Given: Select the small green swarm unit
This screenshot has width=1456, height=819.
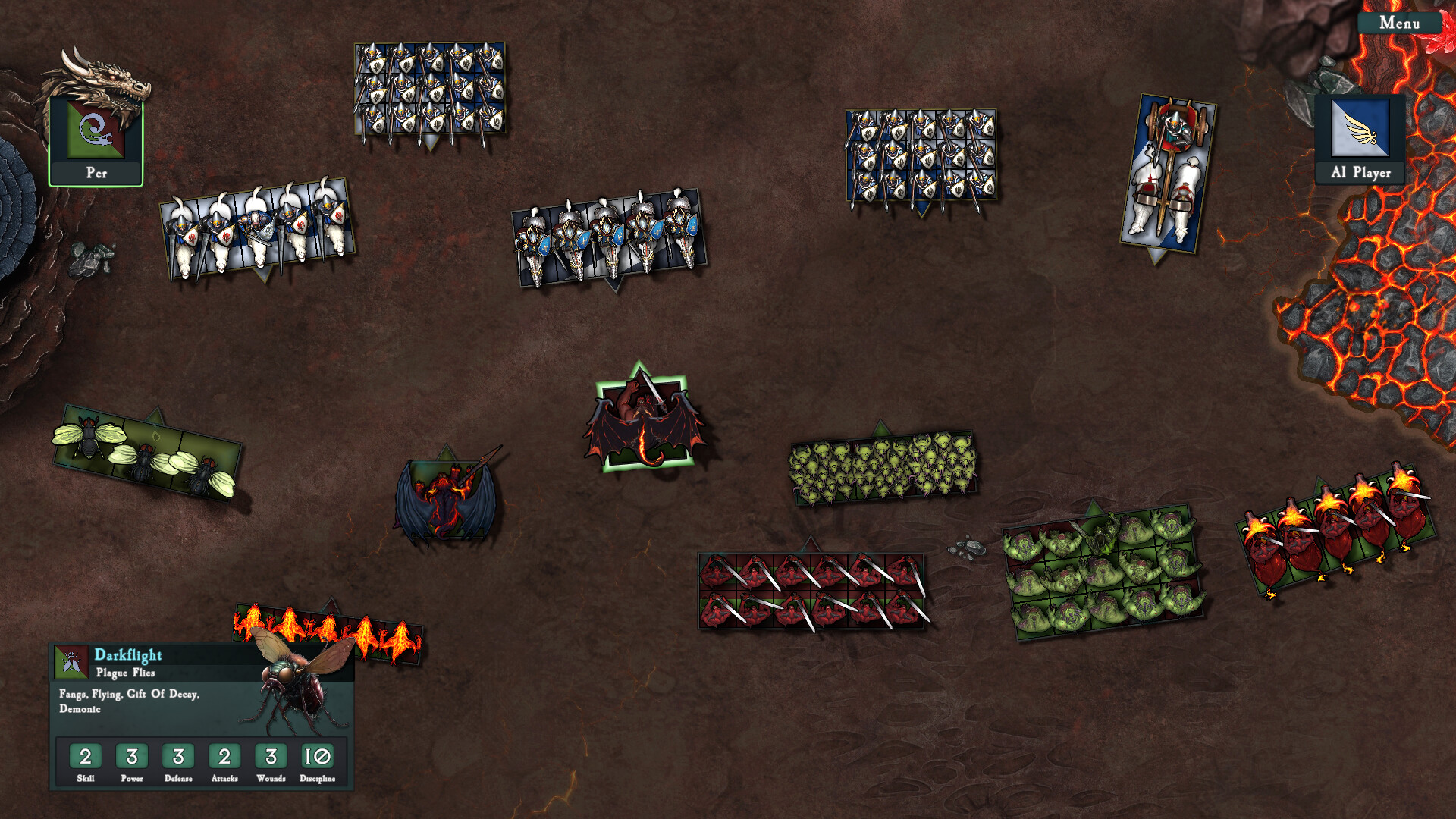Looking at the screenshot, I should [883, 468].
